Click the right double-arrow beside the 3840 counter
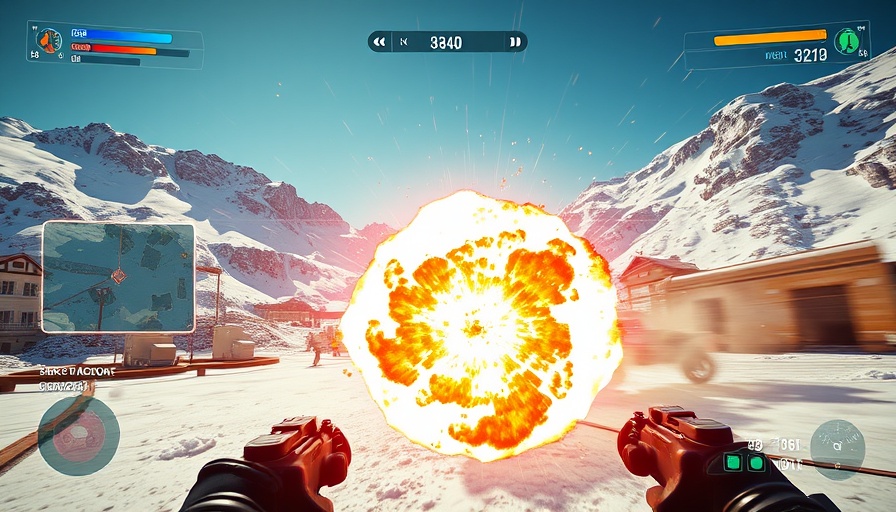896x512 pixels. point(515,42)
